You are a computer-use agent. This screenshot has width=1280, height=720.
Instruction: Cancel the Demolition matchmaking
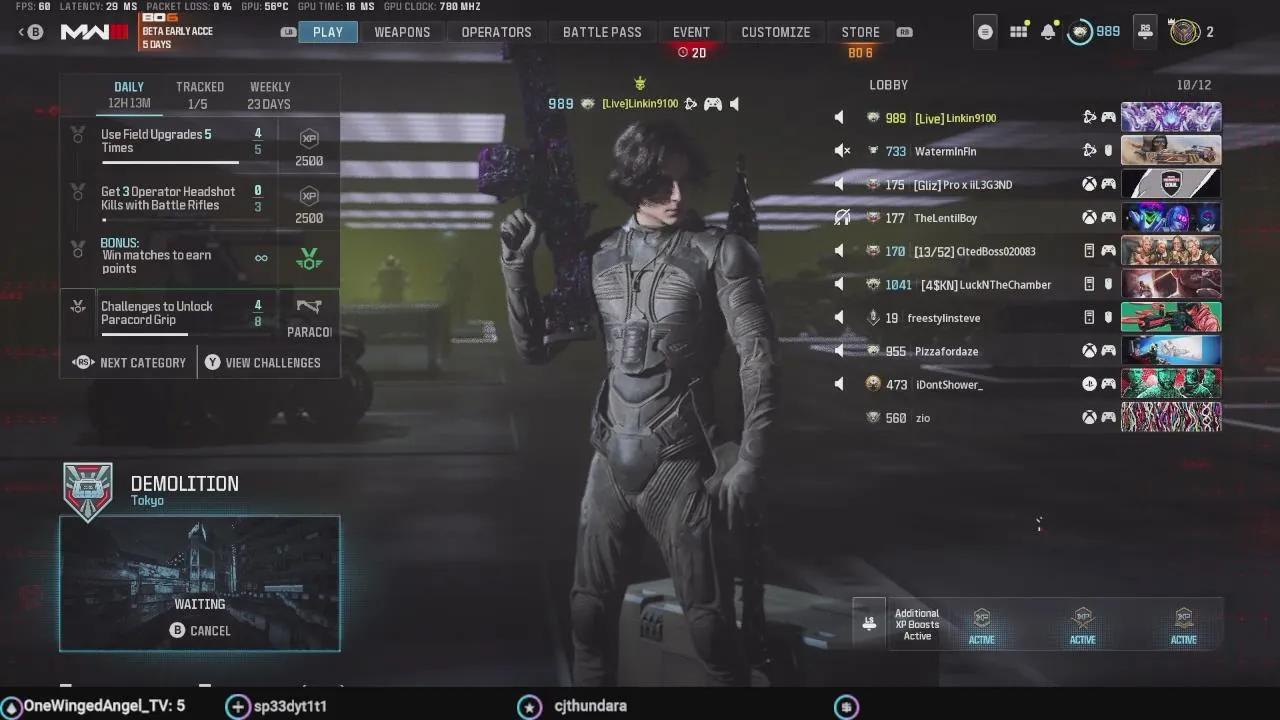click(x=199, y=630)
